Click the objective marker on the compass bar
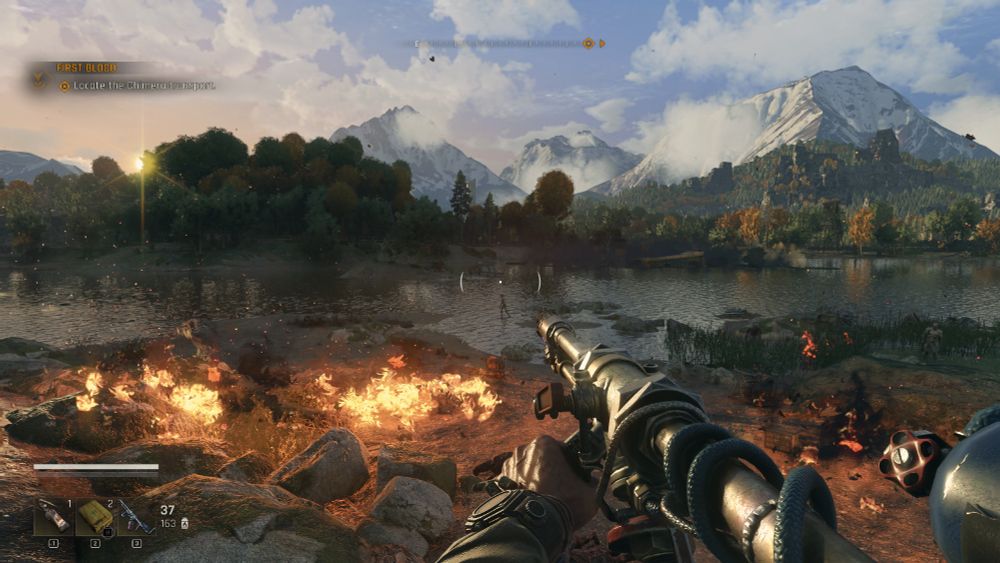The width and height of the screenshot is (1000, 563). (588, 43)
